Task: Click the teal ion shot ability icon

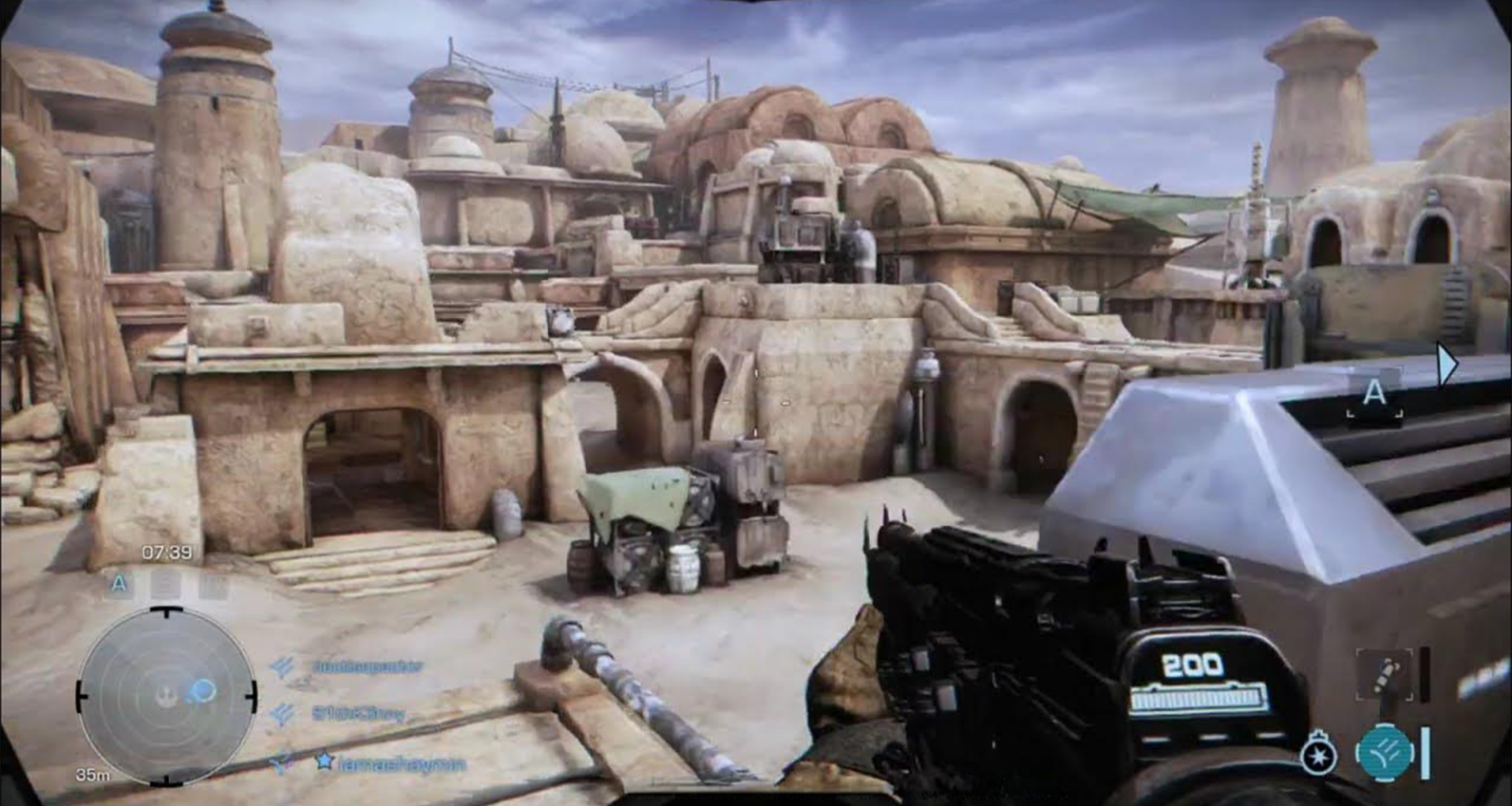Action: pyautogui.click(x=1387, y=752)
